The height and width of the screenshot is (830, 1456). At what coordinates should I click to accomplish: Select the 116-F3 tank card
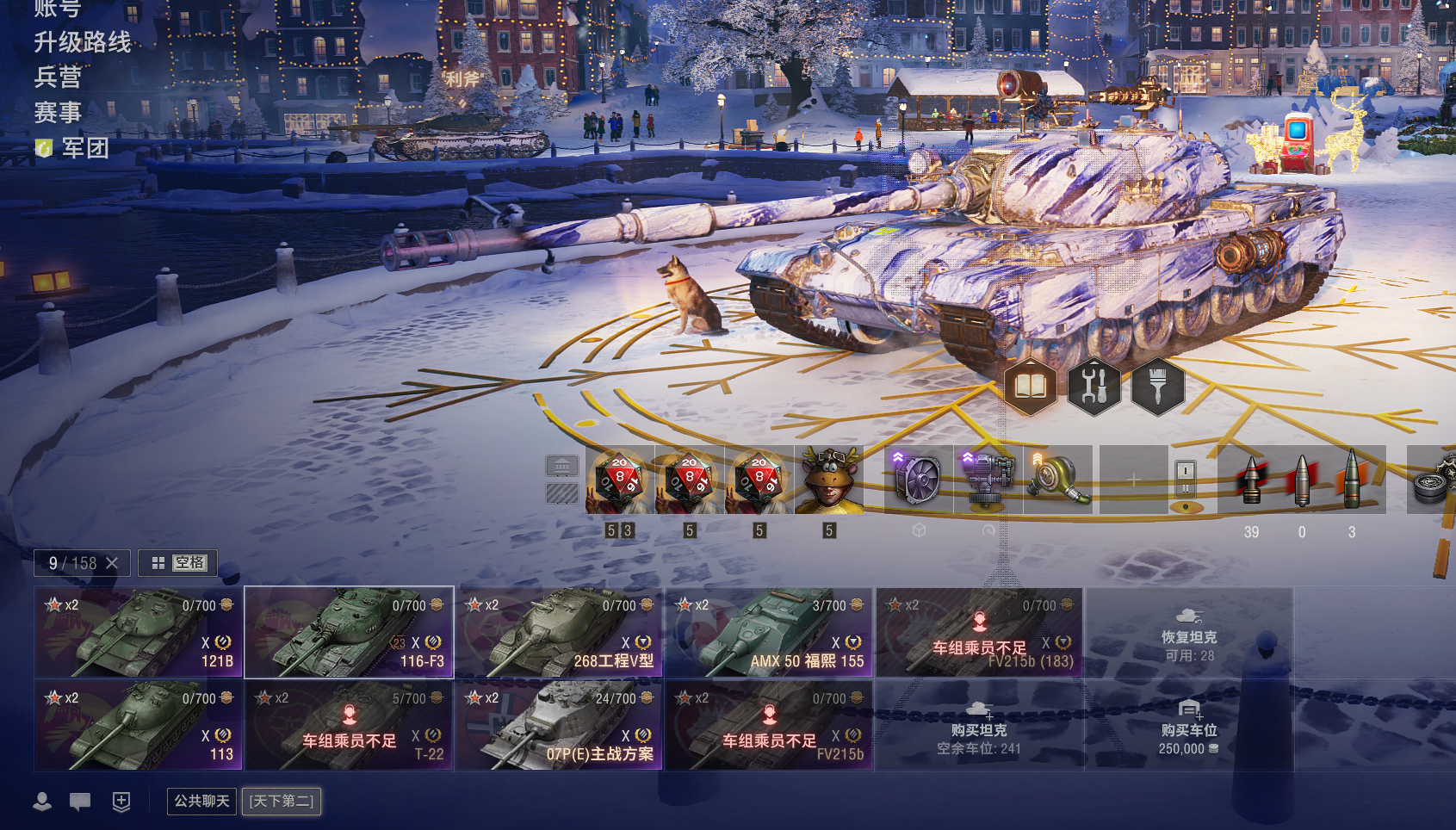pos(349,633)
